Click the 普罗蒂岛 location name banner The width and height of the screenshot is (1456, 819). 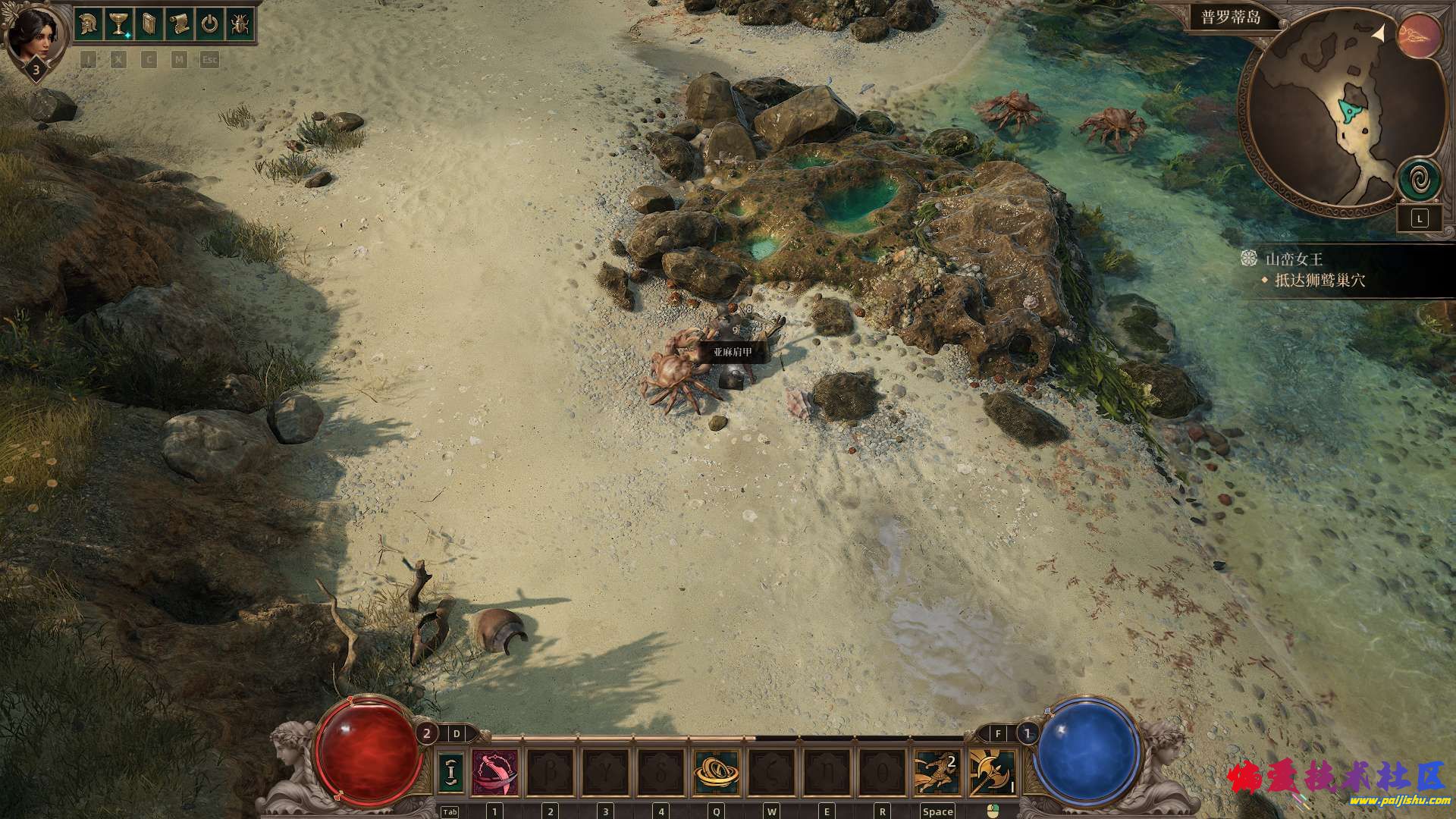(x=1230, y=17)
